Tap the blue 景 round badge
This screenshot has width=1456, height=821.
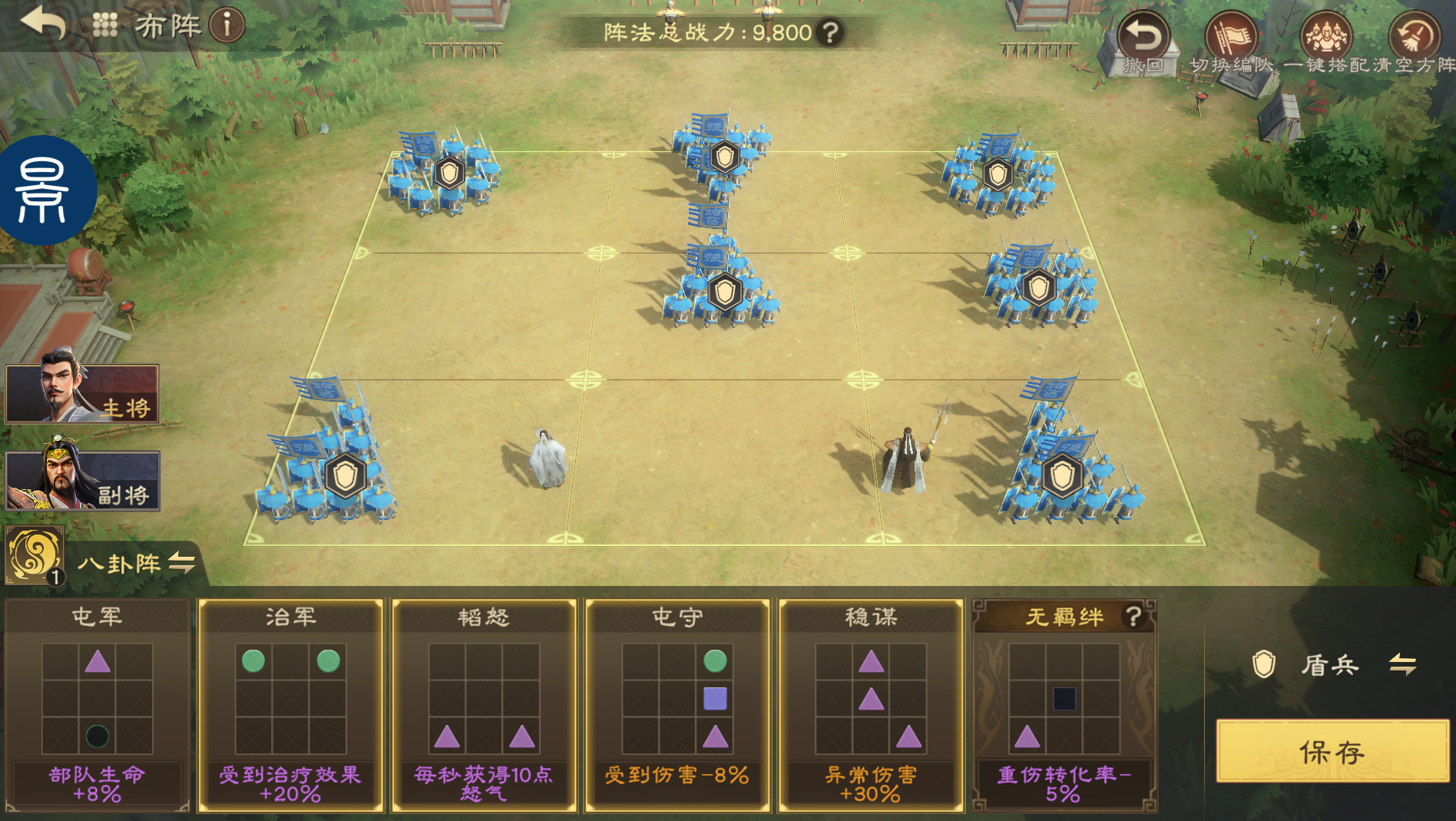[x=45, y=190]
